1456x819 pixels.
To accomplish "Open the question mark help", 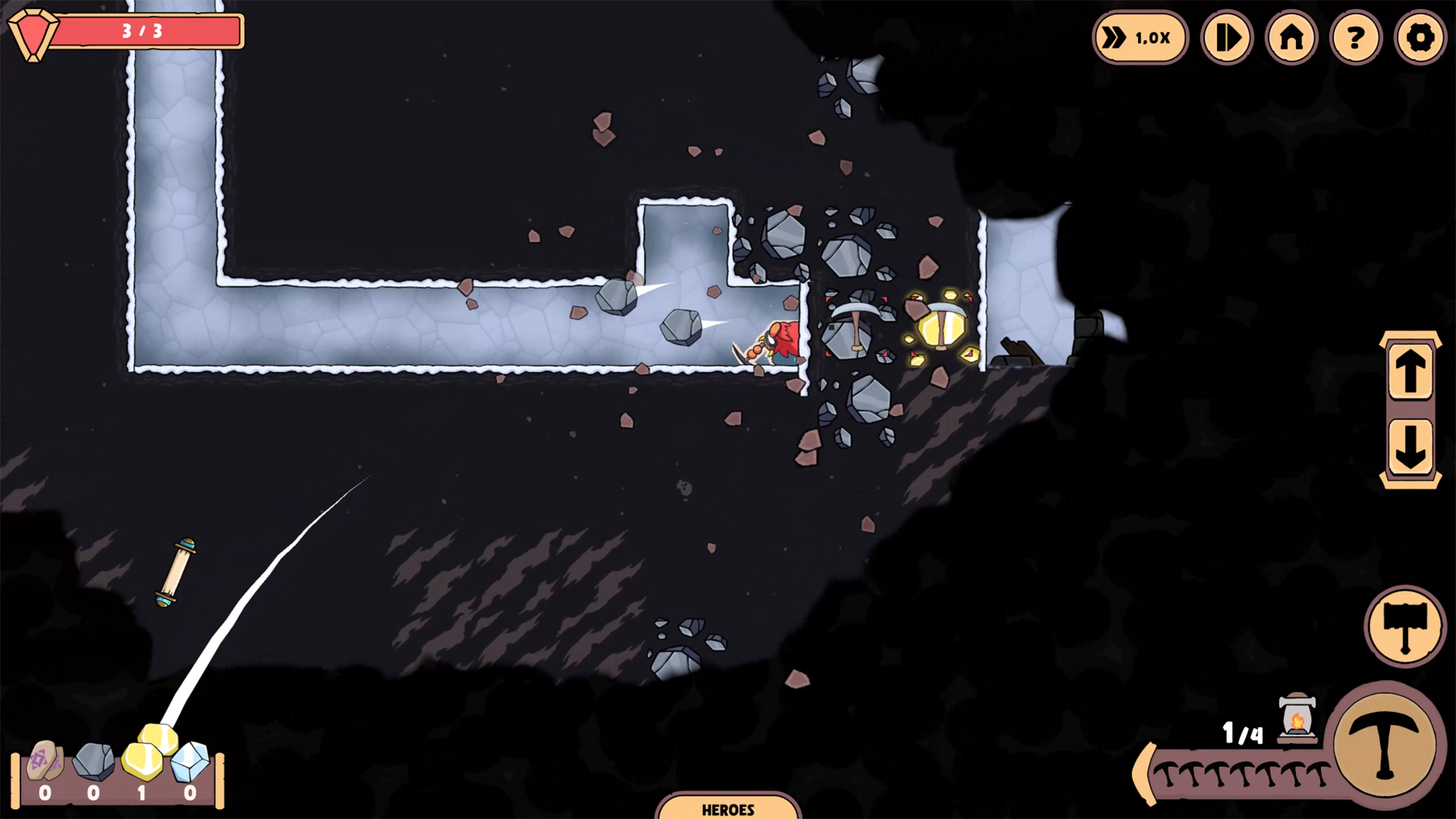I will coord(1356,37).
